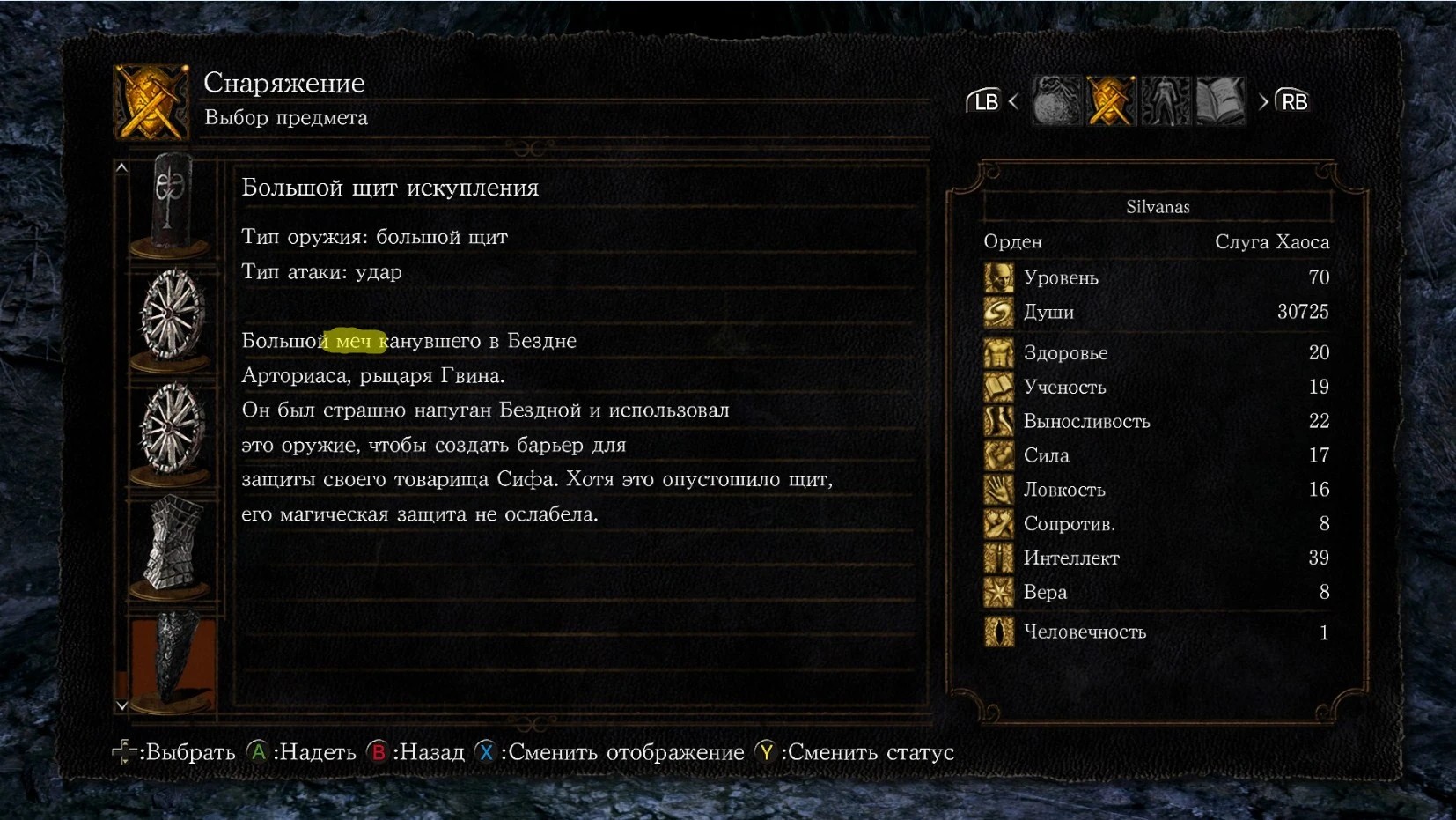Open the Снаряжение menu header
Image resolution: width=1456 pixels, height=820 pixels.
(283, 83)
